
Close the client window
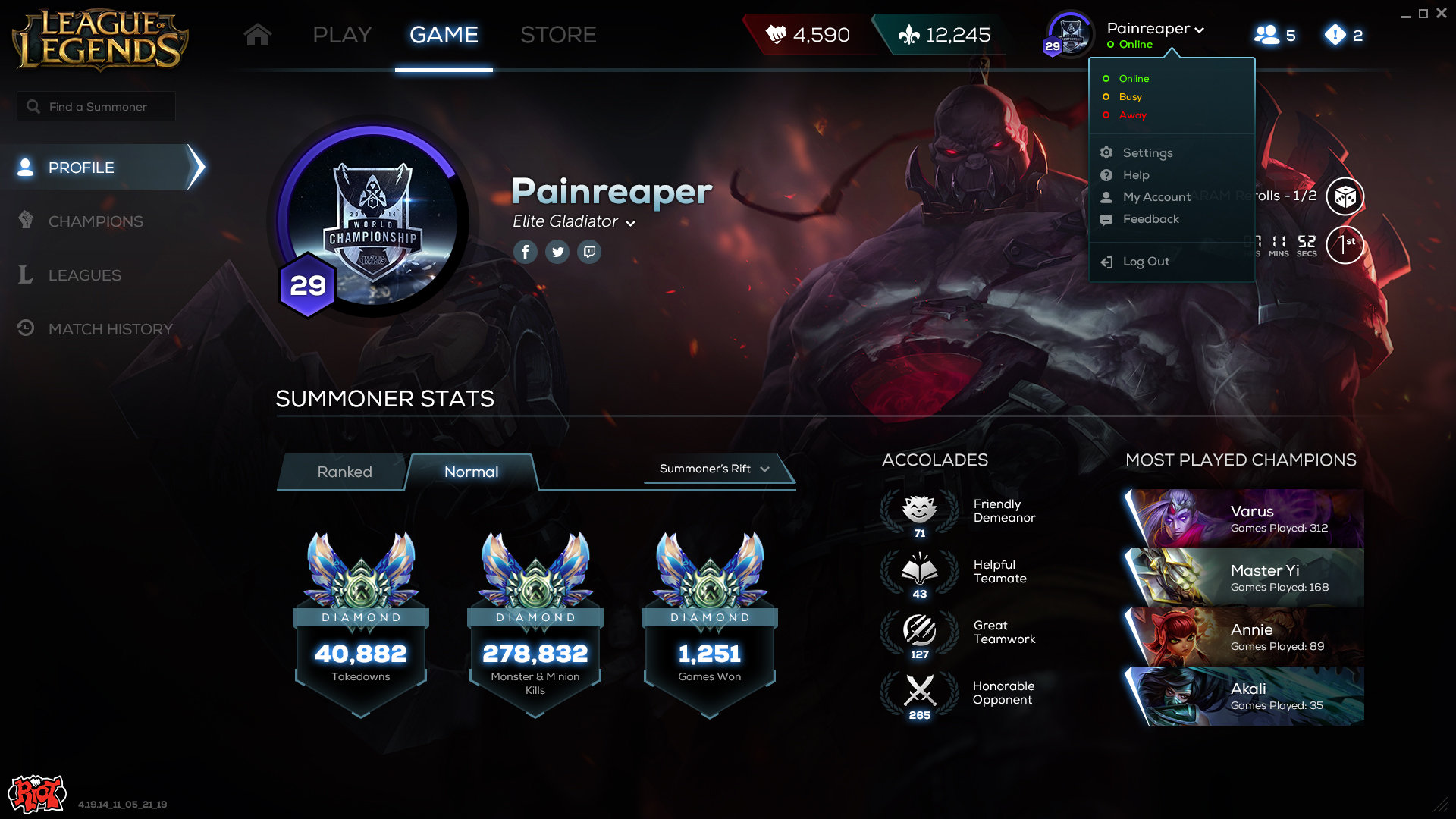click(1442, 13)
